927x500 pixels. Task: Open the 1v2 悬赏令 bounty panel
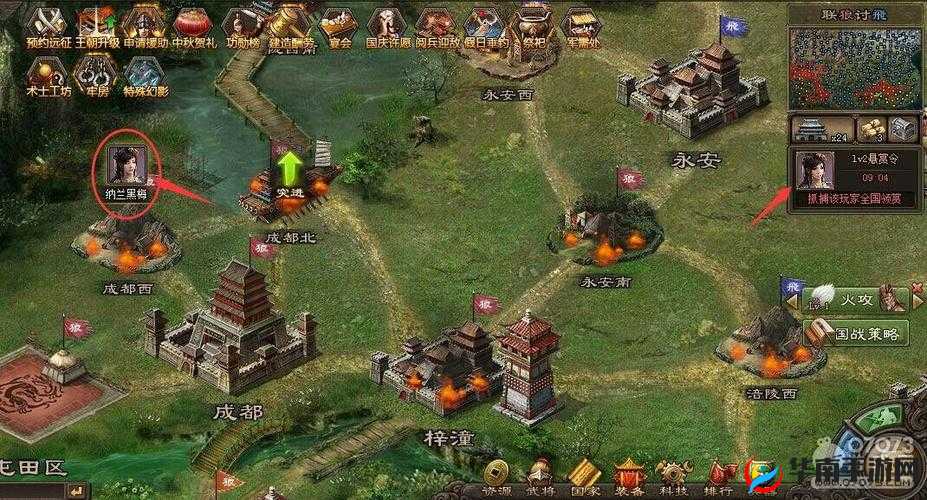(855, 179)
